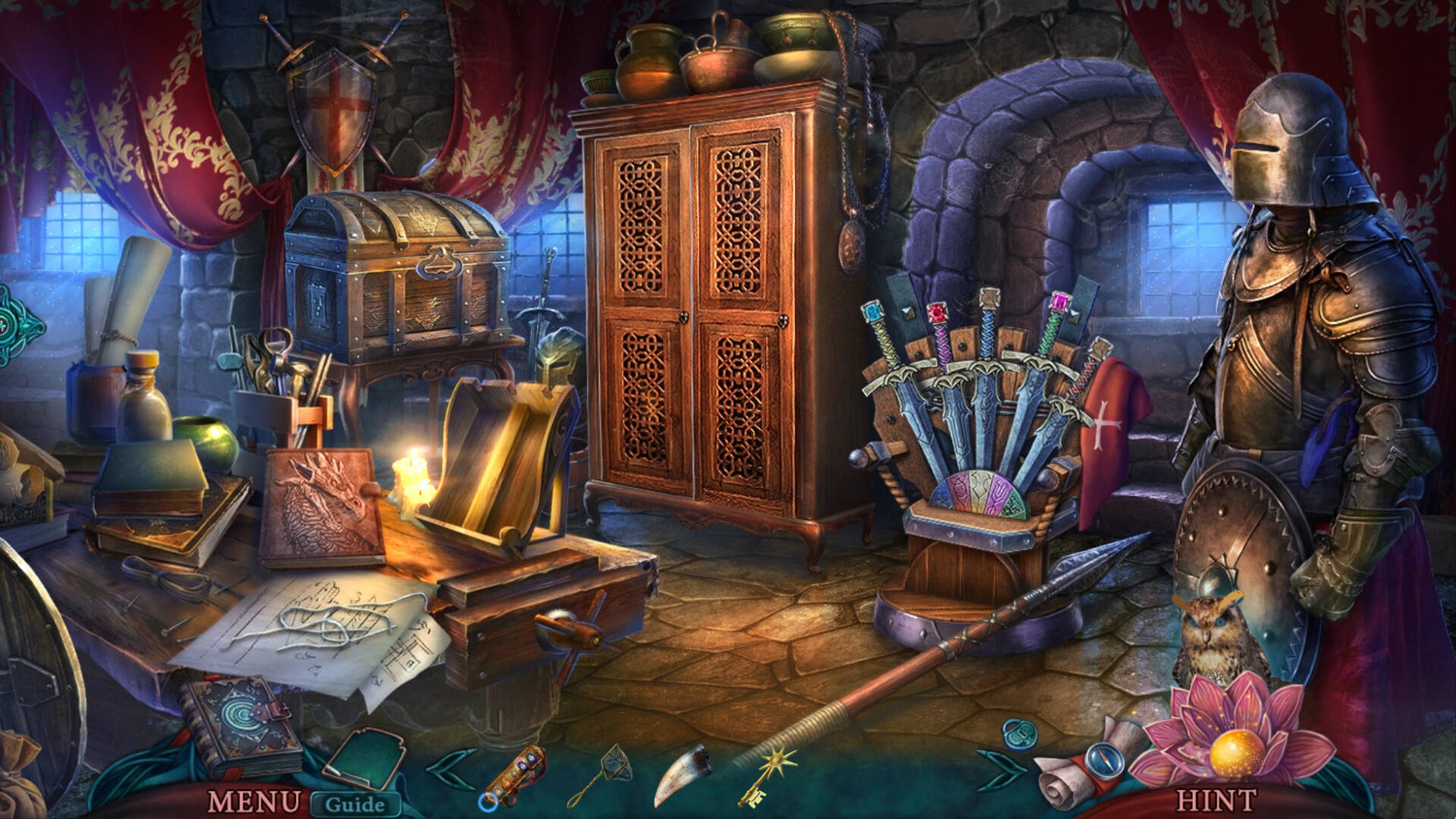
Task: Open the MENU button
Action: 253,802
